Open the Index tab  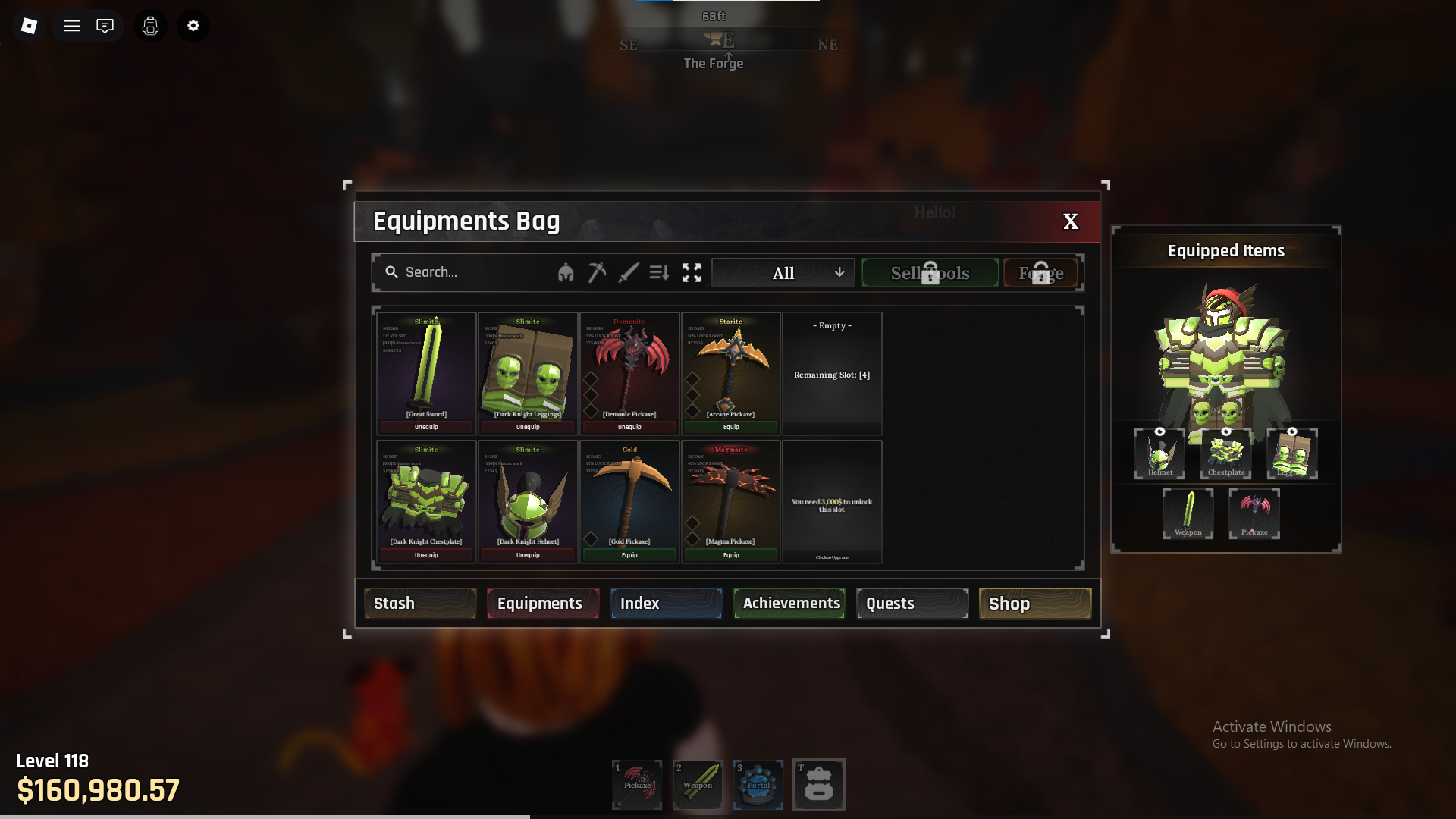point(666,604)
